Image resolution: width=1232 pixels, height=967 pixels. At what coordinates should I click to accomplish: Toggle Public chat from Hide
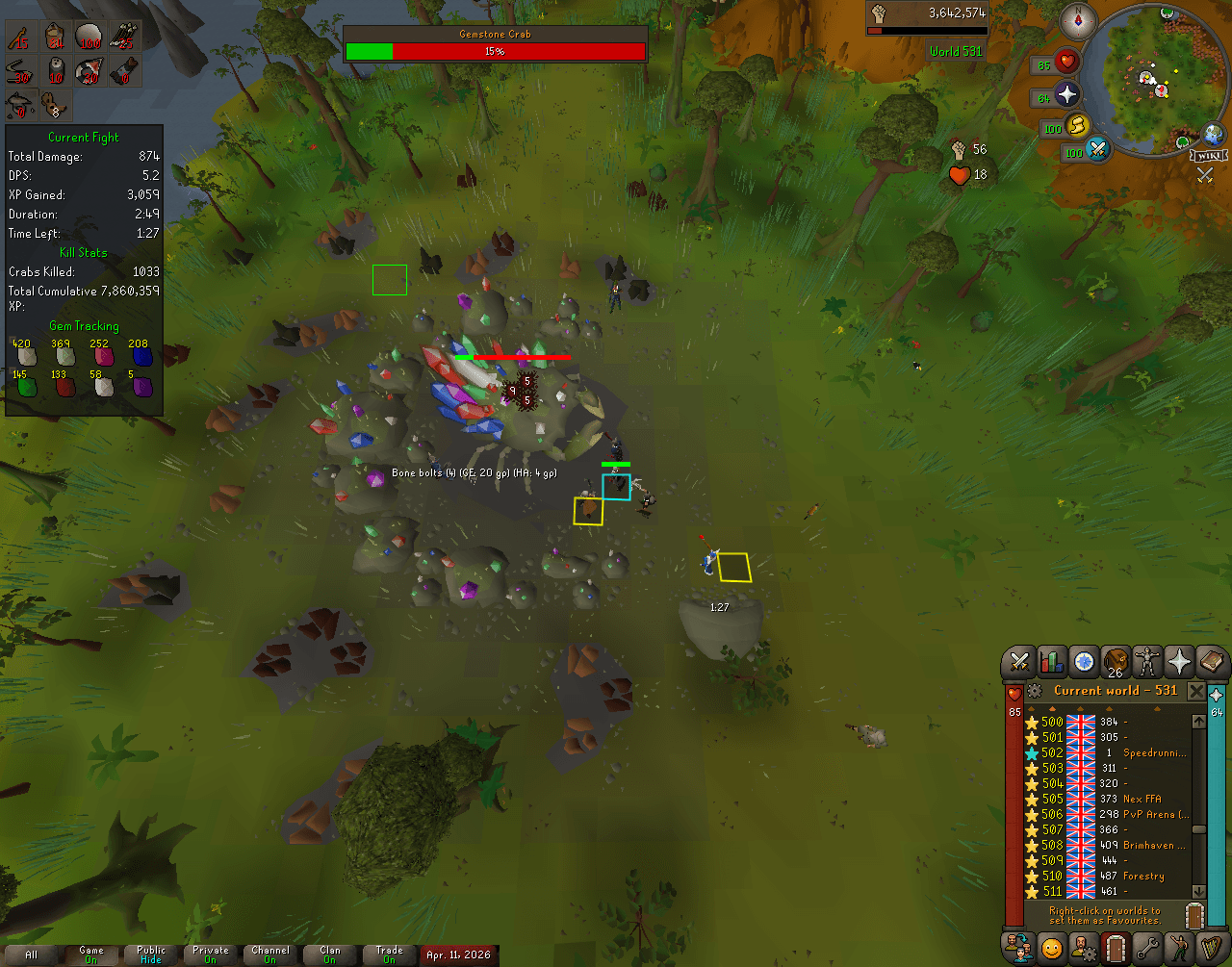tap(149, 954)
